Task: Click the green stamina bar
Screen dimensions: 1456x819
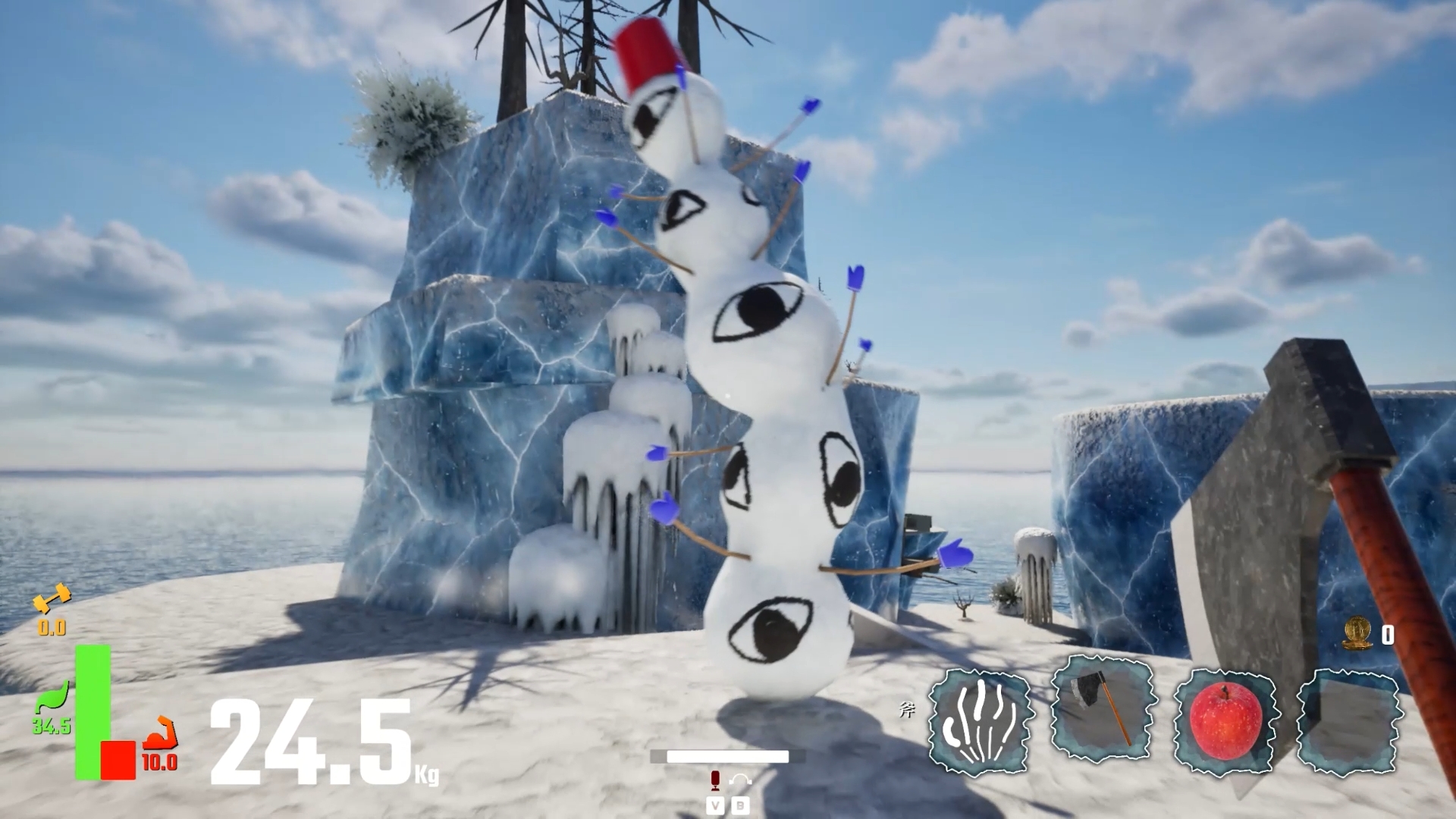Action: (x=93, y=711)
